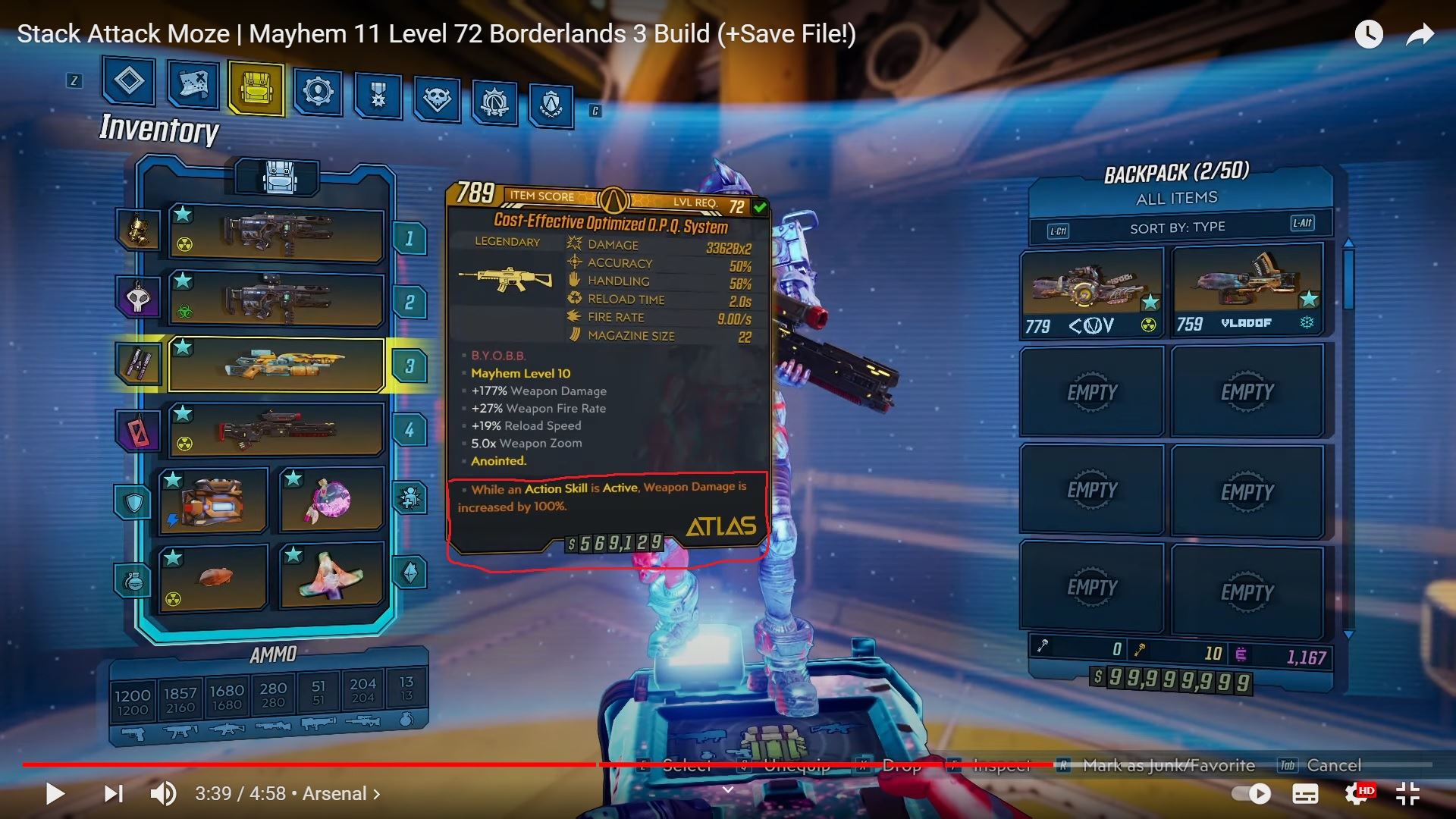Open the Guardian Rank skull icon
This screenshot has width=1456, height=819.
coord(436,97)
